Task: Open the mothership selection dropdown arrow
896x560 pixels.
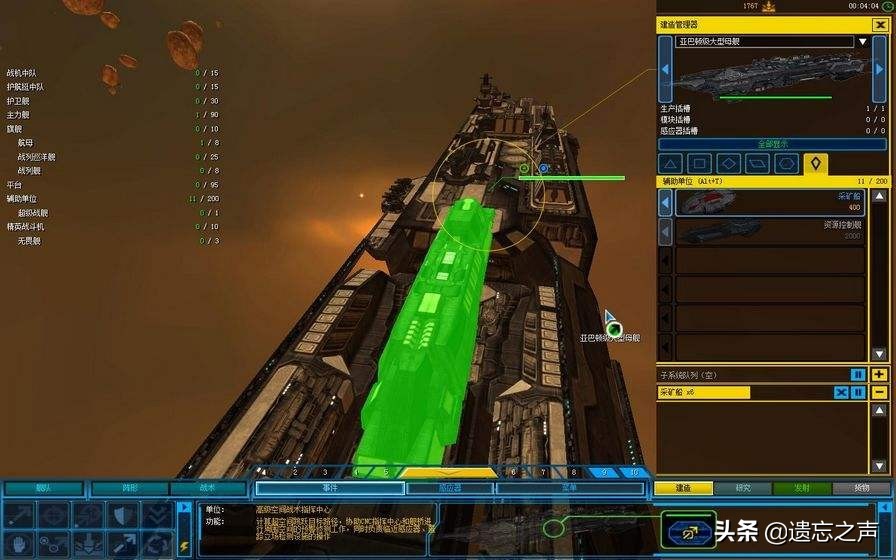Action: click(x=862, y=42)
